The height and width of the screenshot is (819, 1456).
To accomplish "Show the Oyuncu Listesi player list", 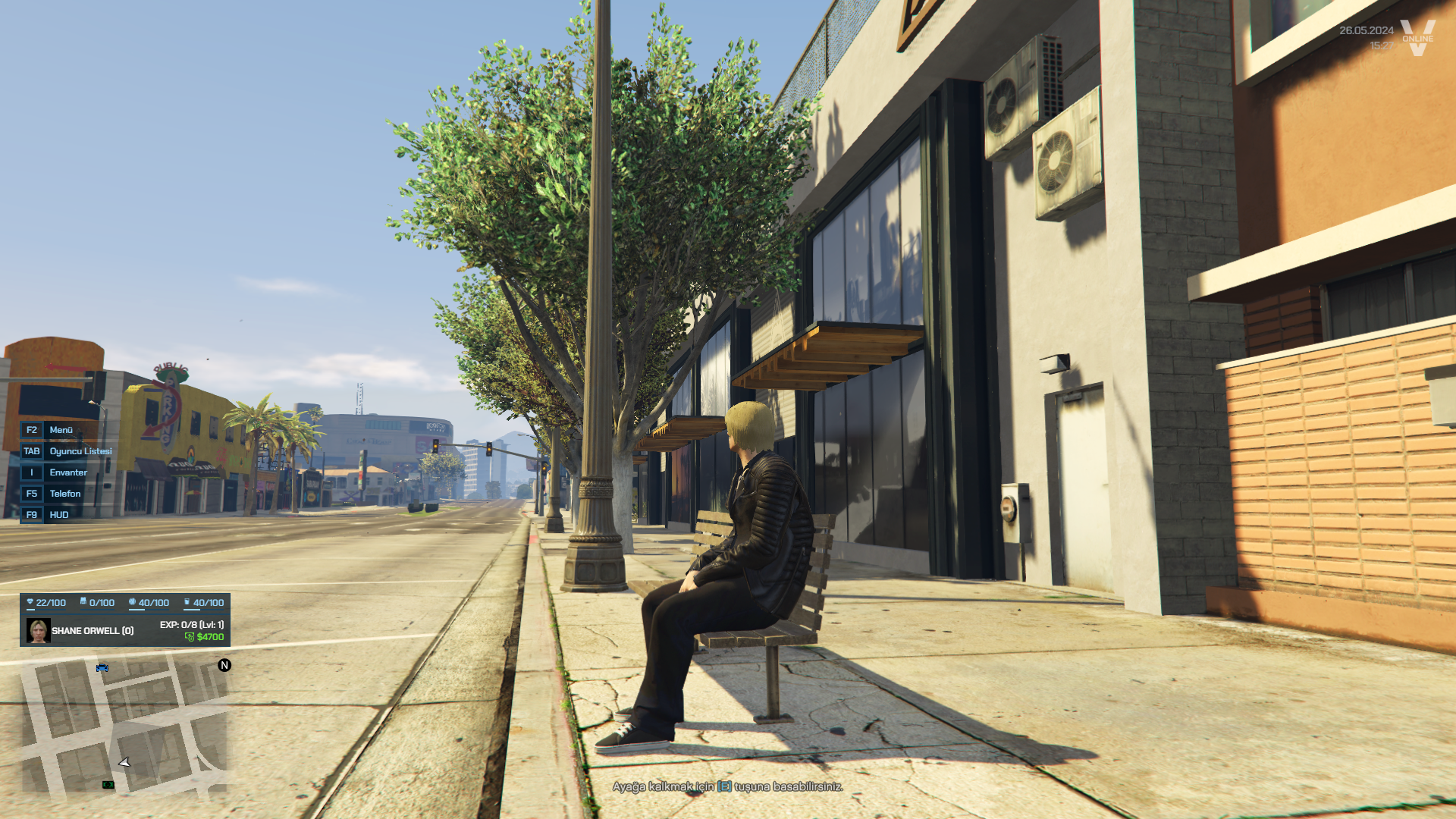I will point(80,451).
